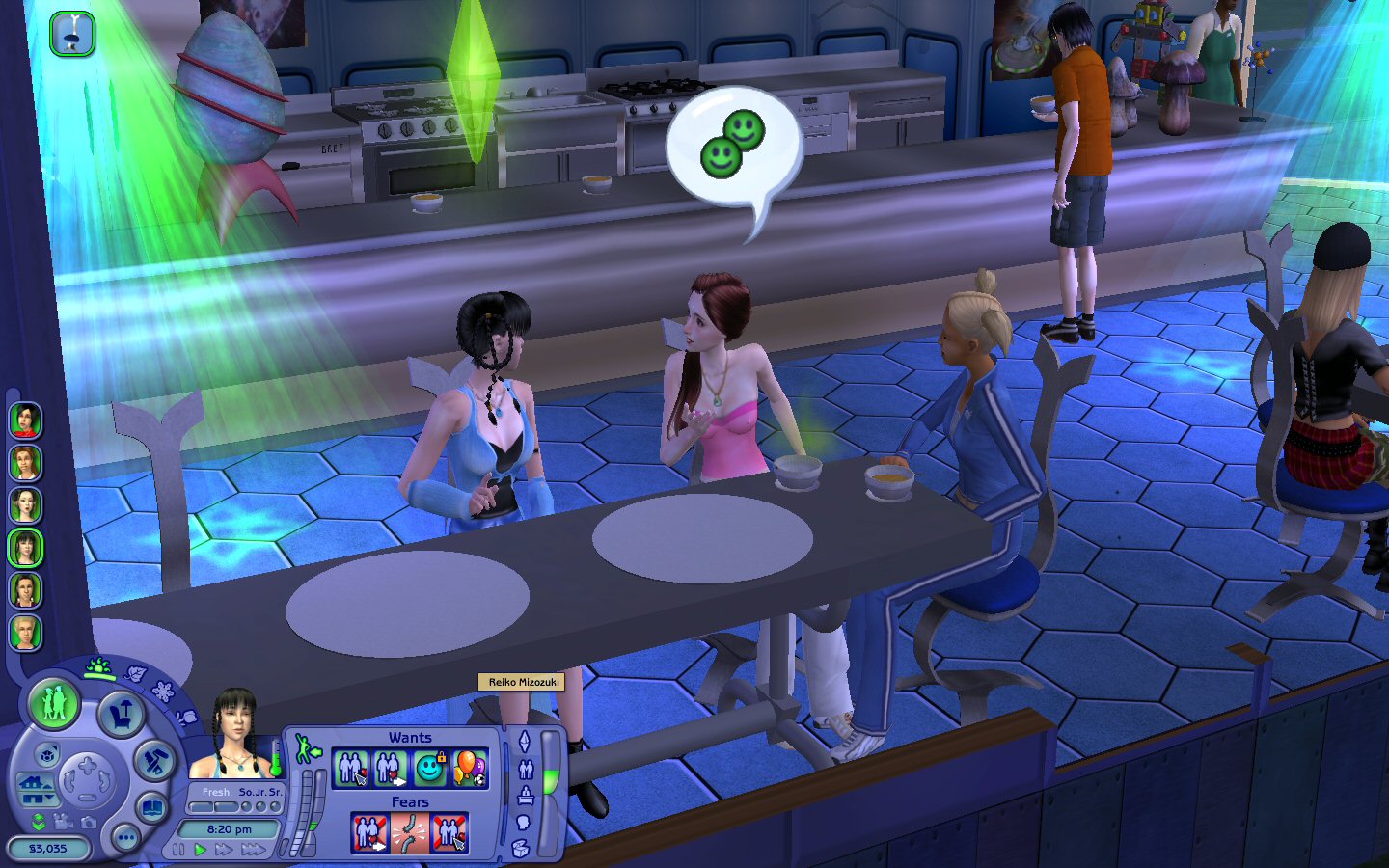Screen dimensions: 1389x868
Task: Open the Career panel with desk icon
Action: [x=526, y=796]
